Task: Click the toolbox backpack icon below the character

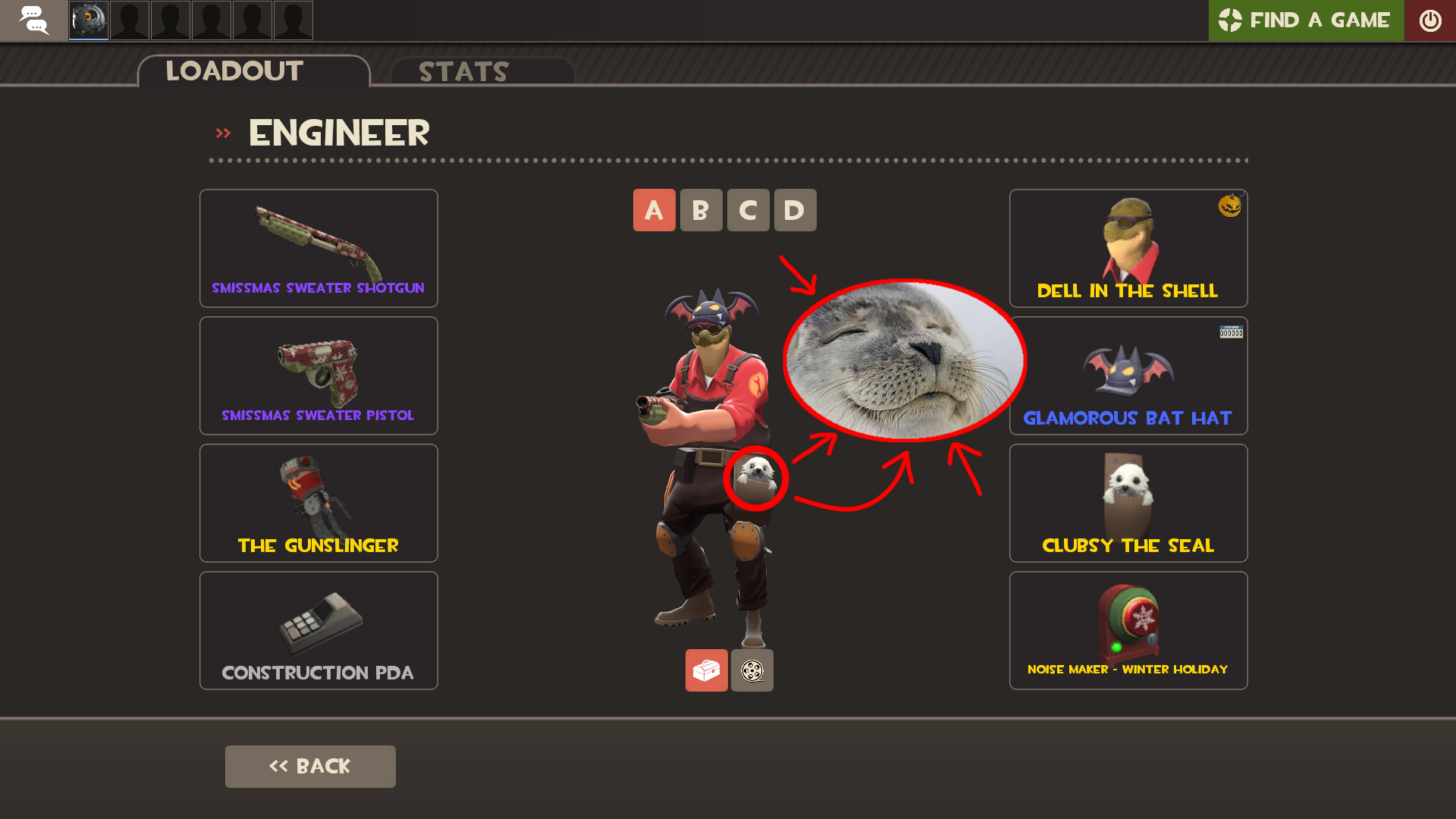Action: click(x=706, y=670)
